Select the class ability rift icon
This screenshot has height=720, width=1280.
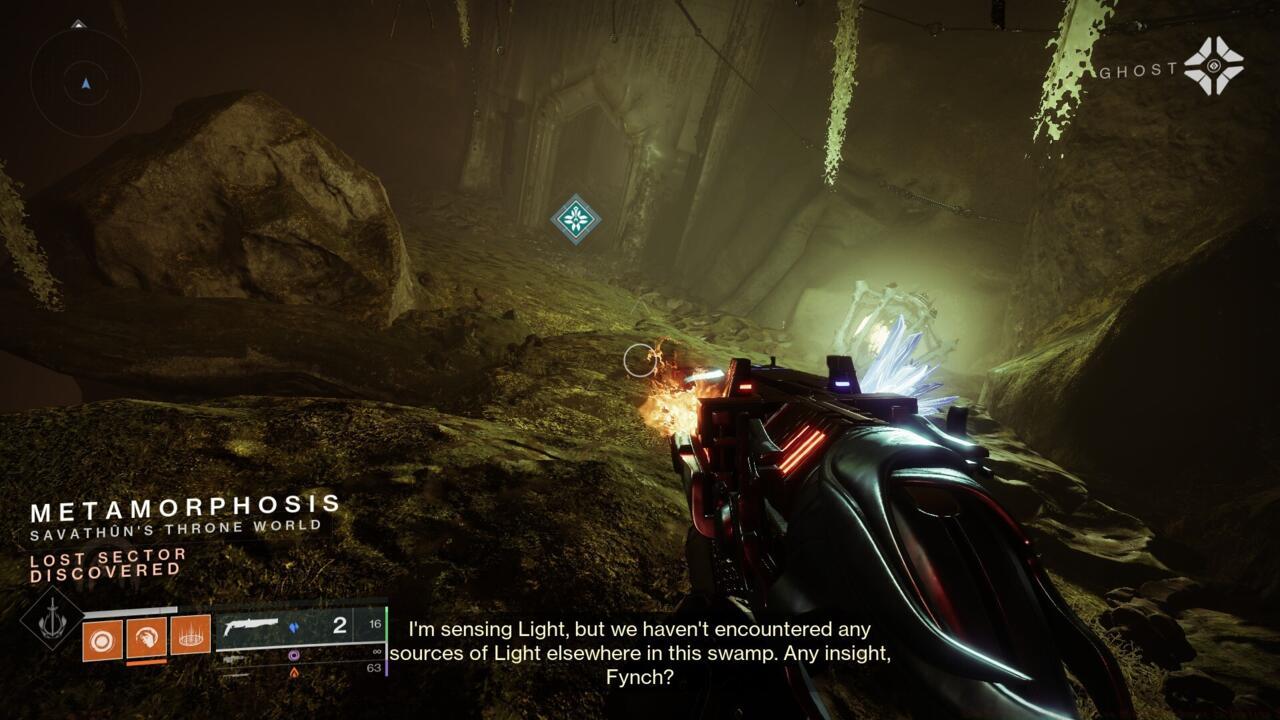(192, 633)
